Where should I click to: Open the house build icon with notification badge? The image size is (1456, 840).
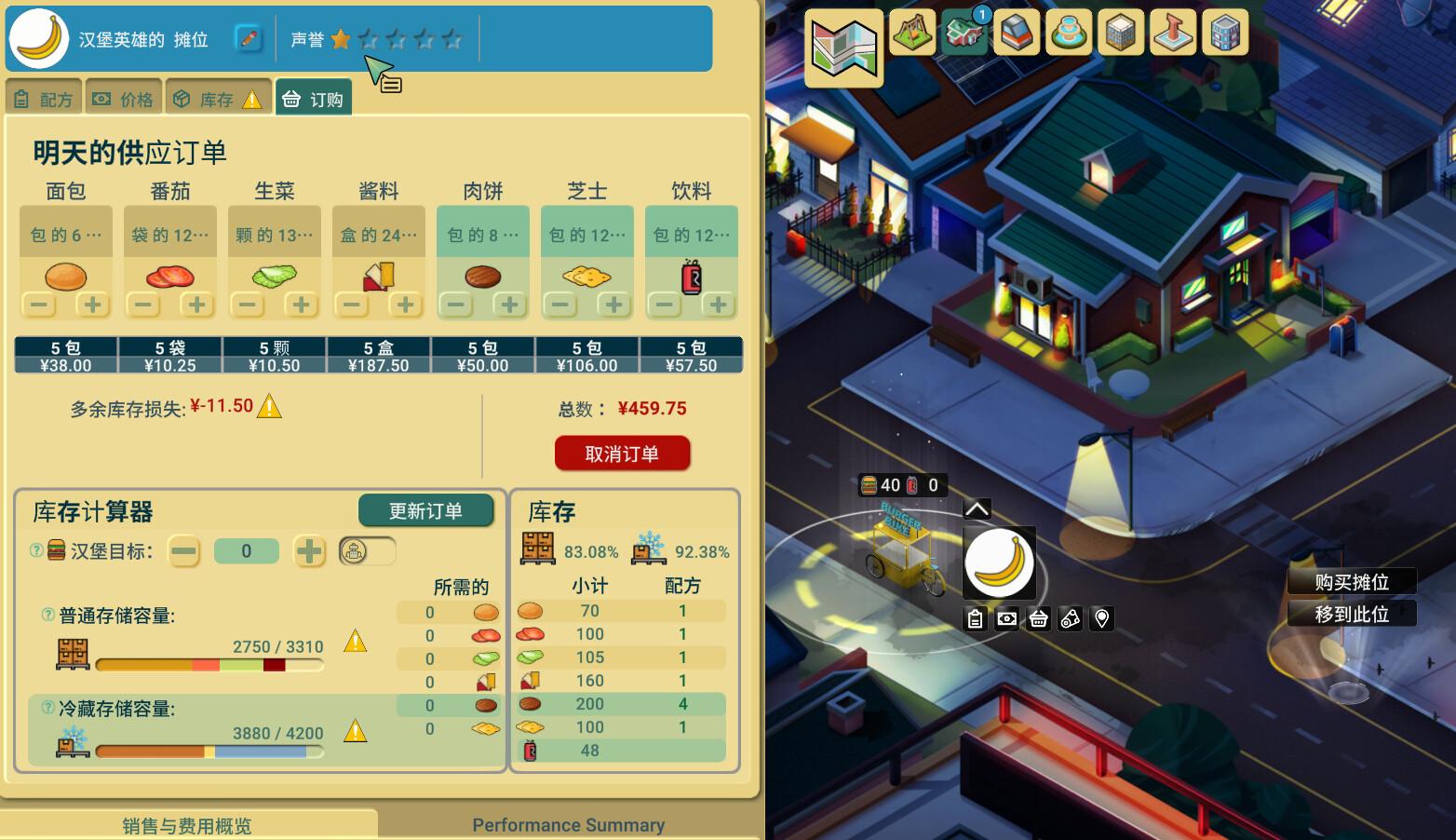964,35
